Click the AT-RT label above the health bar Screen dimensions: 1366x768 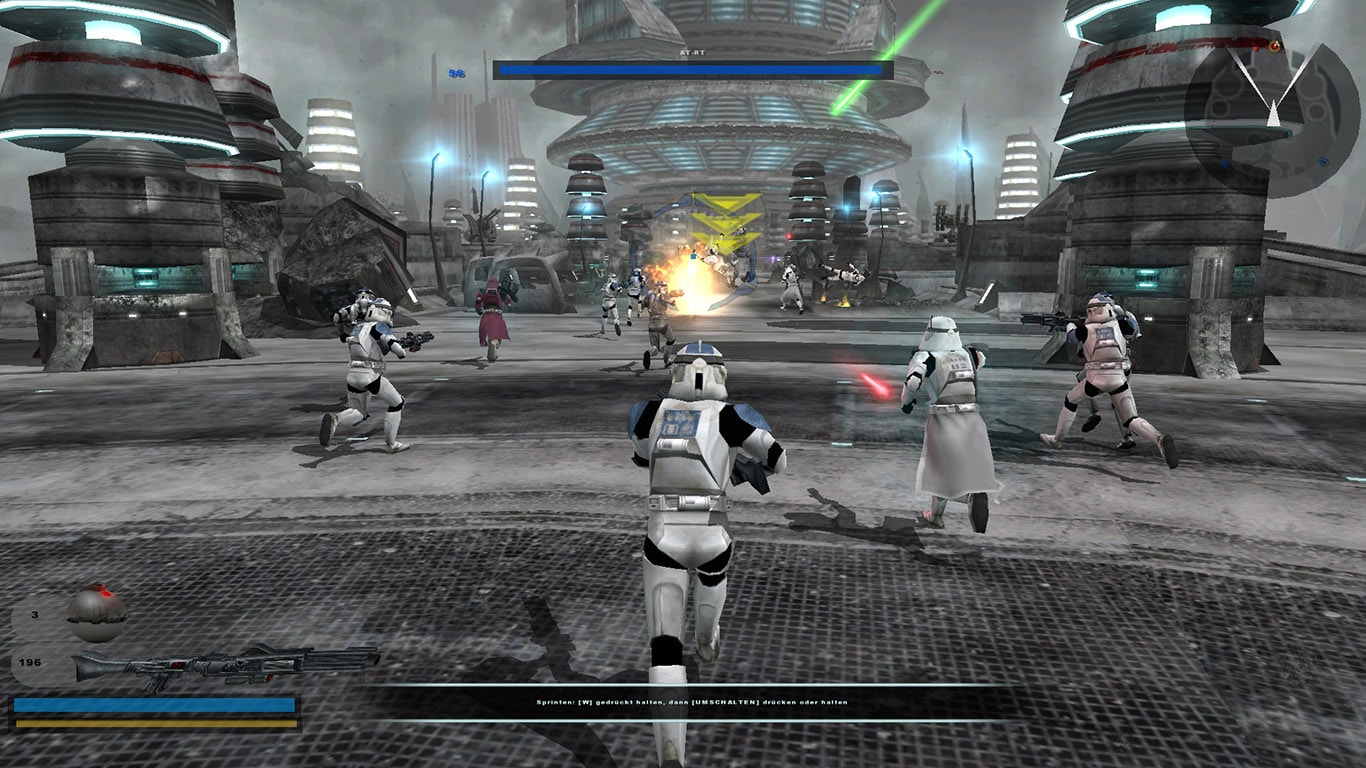point(691,54)
